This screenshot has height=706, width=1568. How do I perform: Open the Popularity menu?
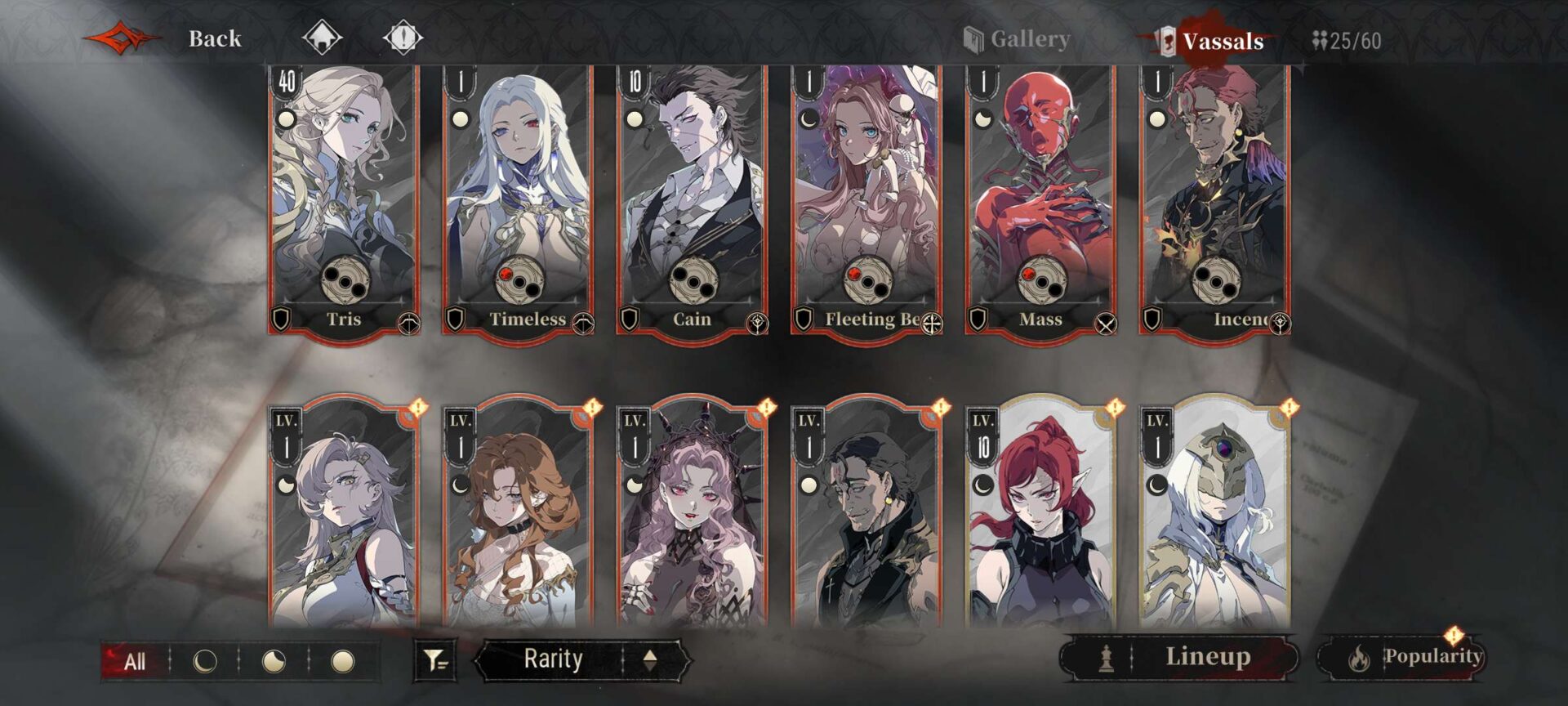[x=1401, y=657]
